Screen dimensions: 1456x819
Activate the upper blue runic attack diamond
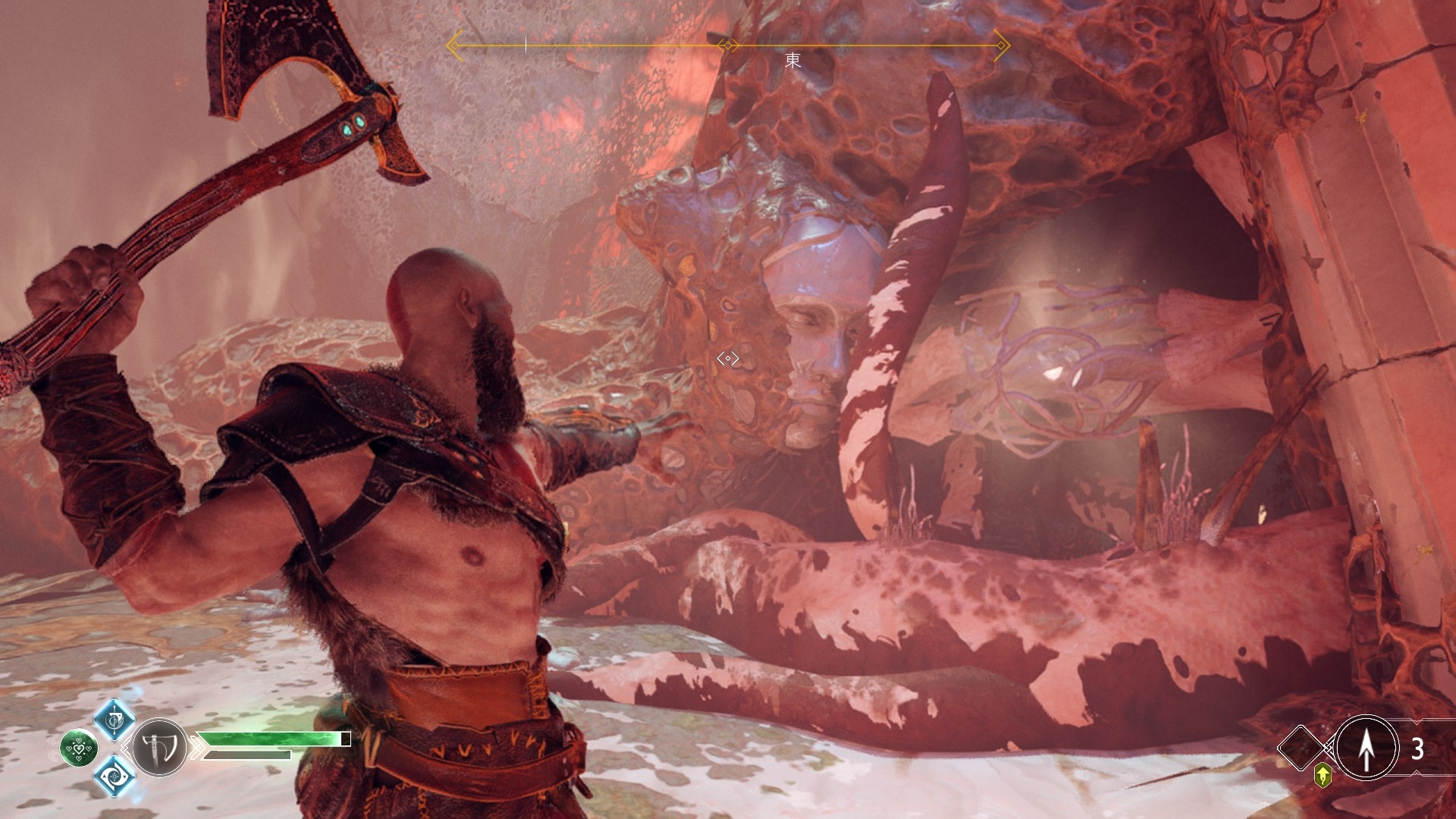[x=115, y=719]
